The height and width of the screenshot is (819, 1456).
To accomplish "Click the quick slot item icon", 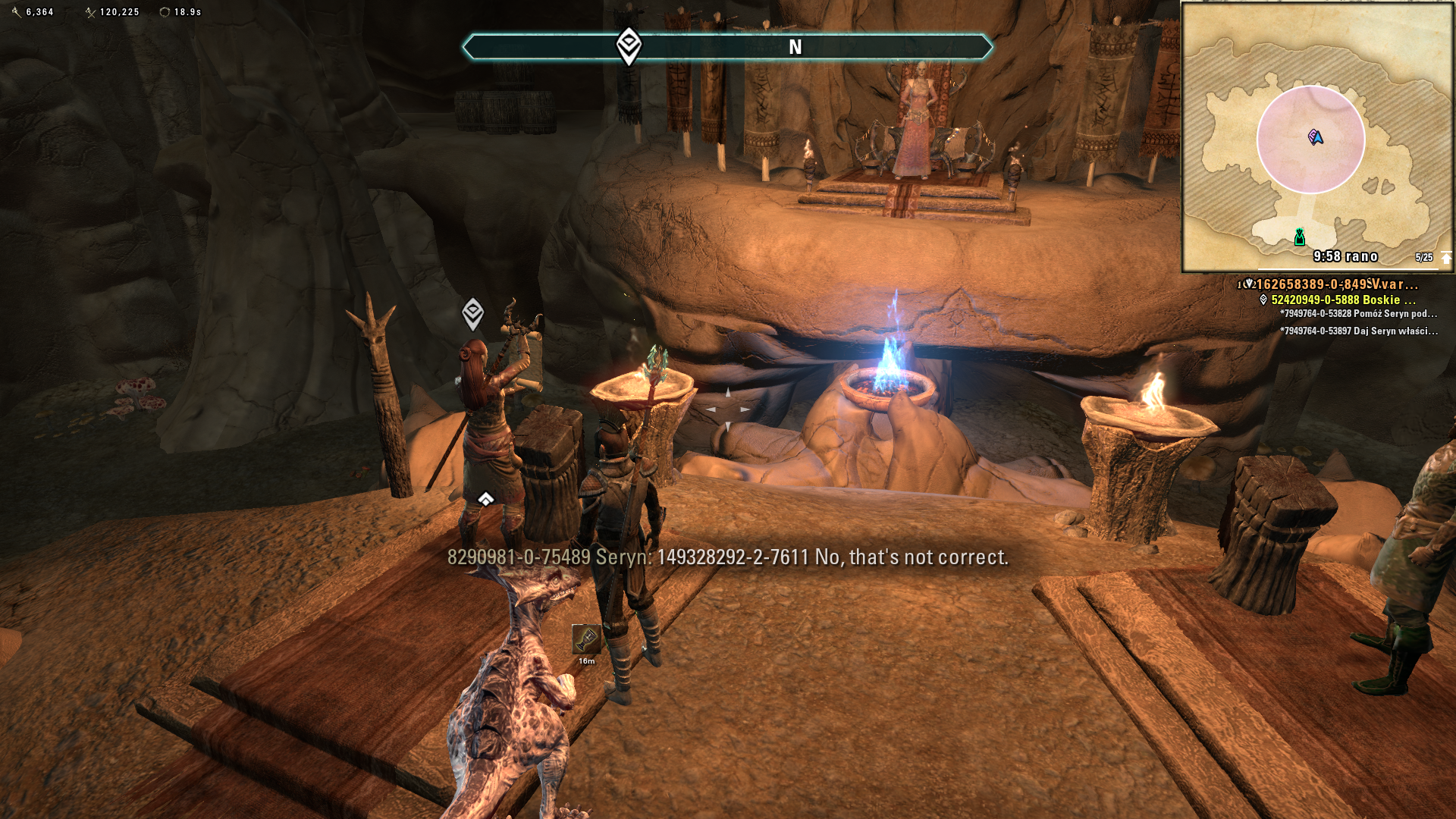I will (x=585, y=640).
